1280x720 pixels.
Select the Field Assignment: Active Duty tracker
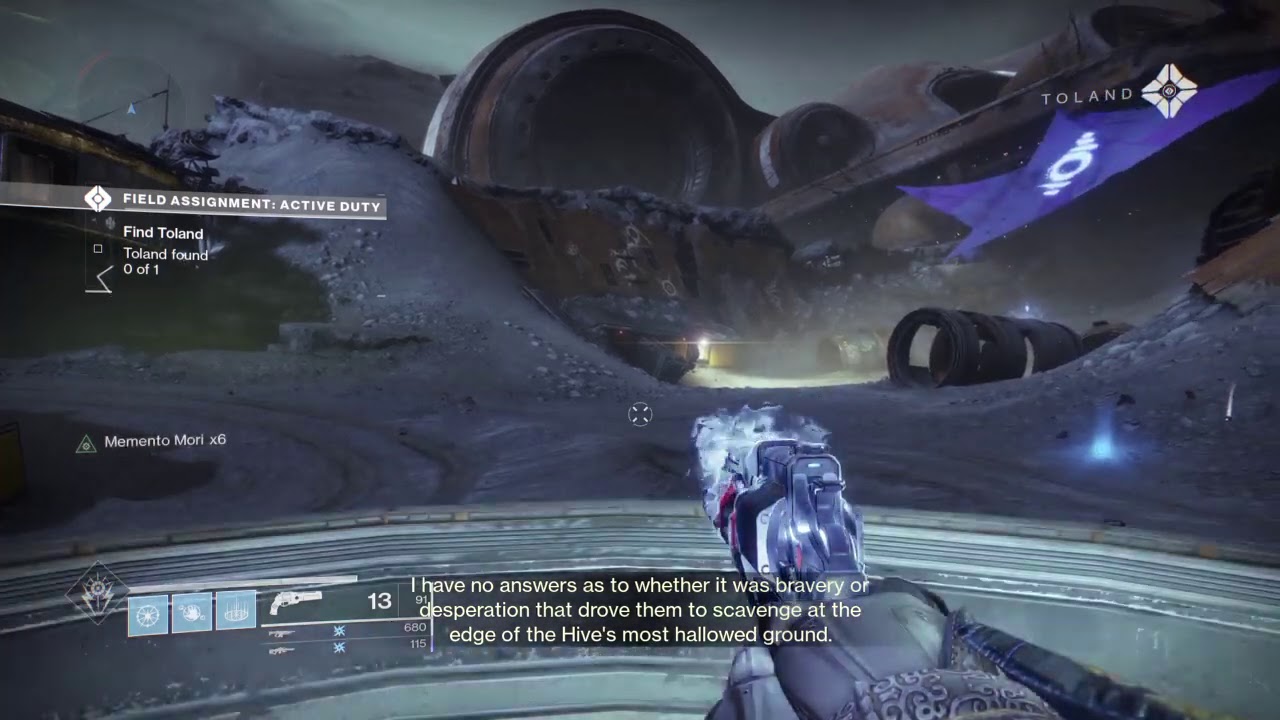pyautogui.click(x=250, y=206)
